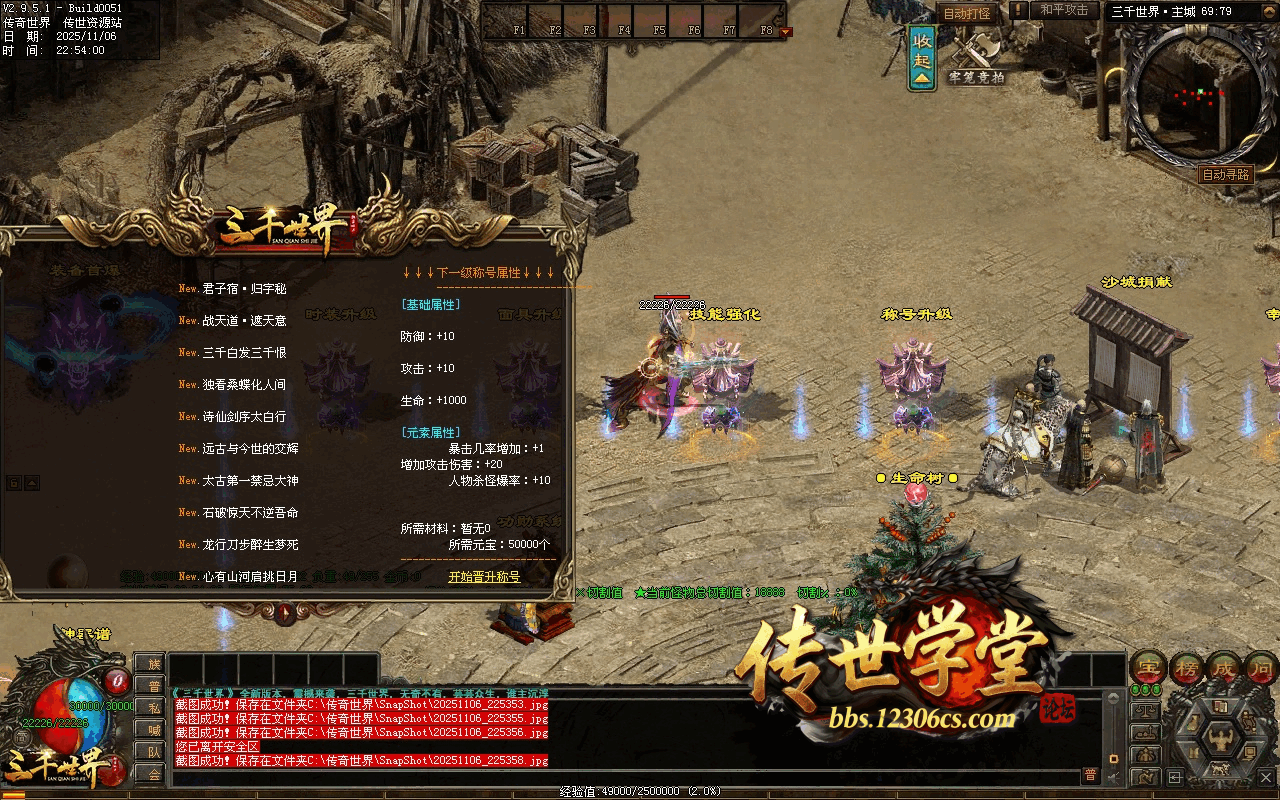The width and height of the screenshot is (1280, 800).
Task: Choose the 诗仙剑序太白行 list entry
Action: (x=245, y=417)
